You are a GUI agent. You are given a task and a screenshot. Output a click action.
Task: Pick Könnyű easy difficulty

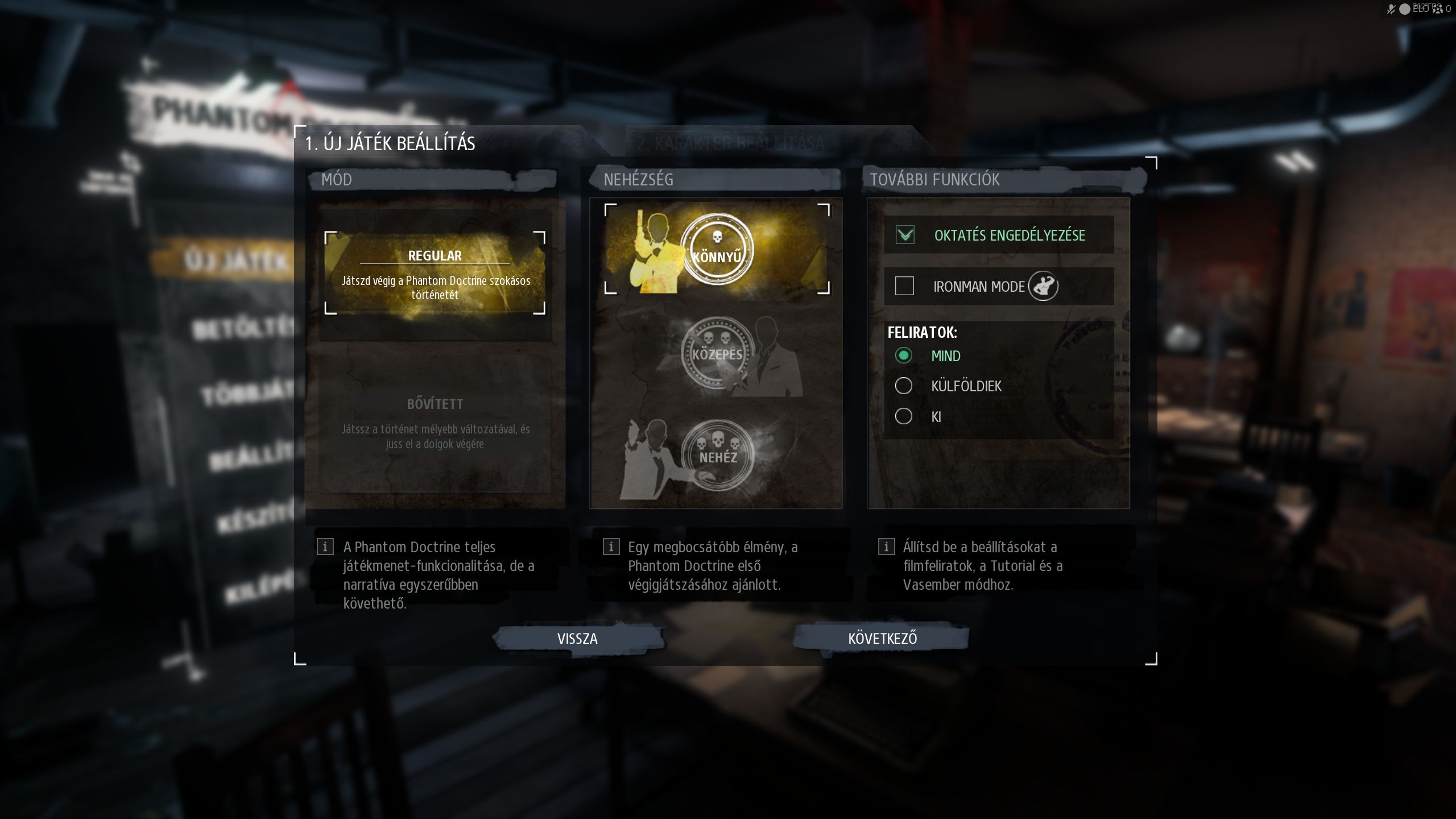(x=717, y=250)
